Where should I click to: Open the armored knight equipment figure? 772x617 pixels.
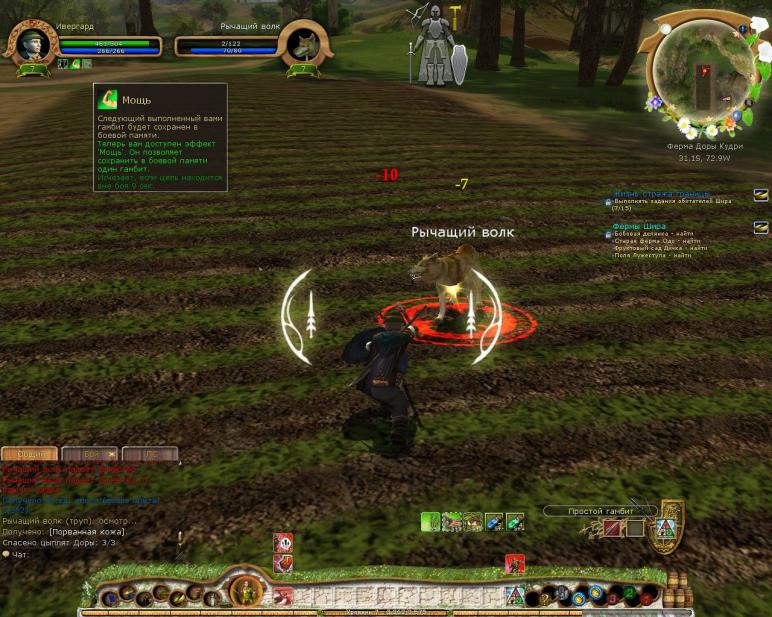coord(435,47)
